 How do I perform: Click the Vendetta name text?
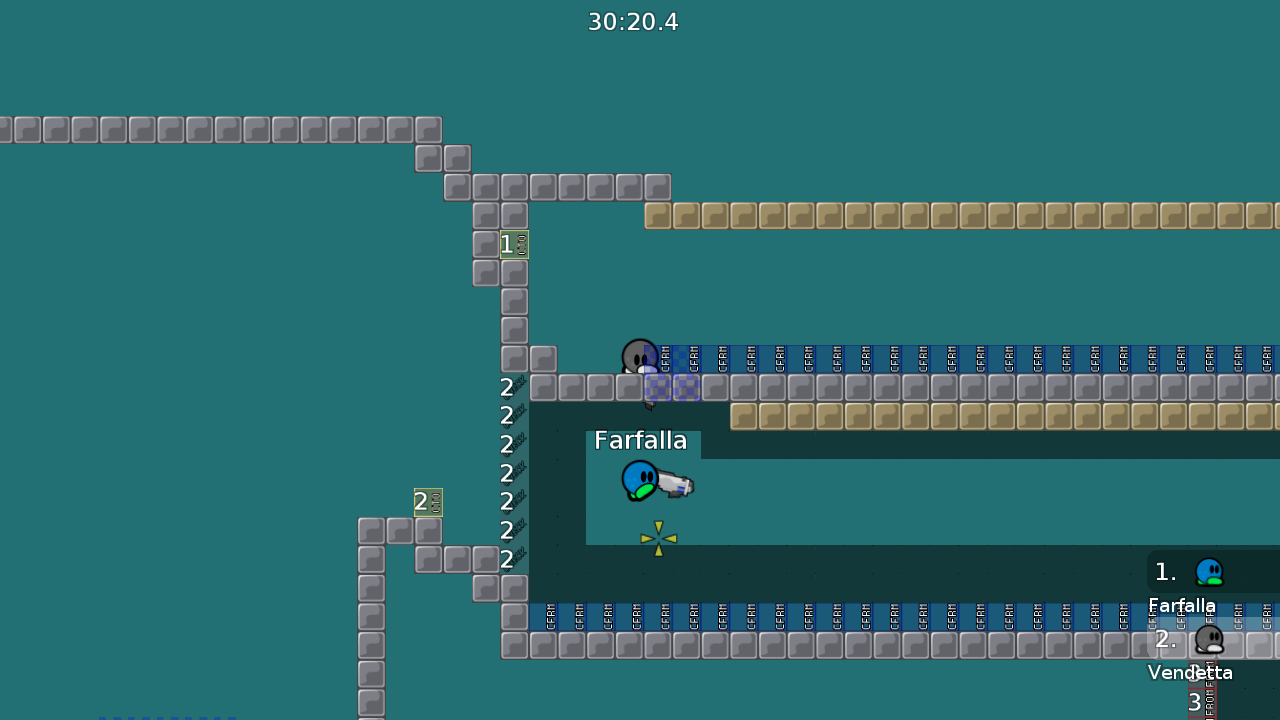[1190, 672]
